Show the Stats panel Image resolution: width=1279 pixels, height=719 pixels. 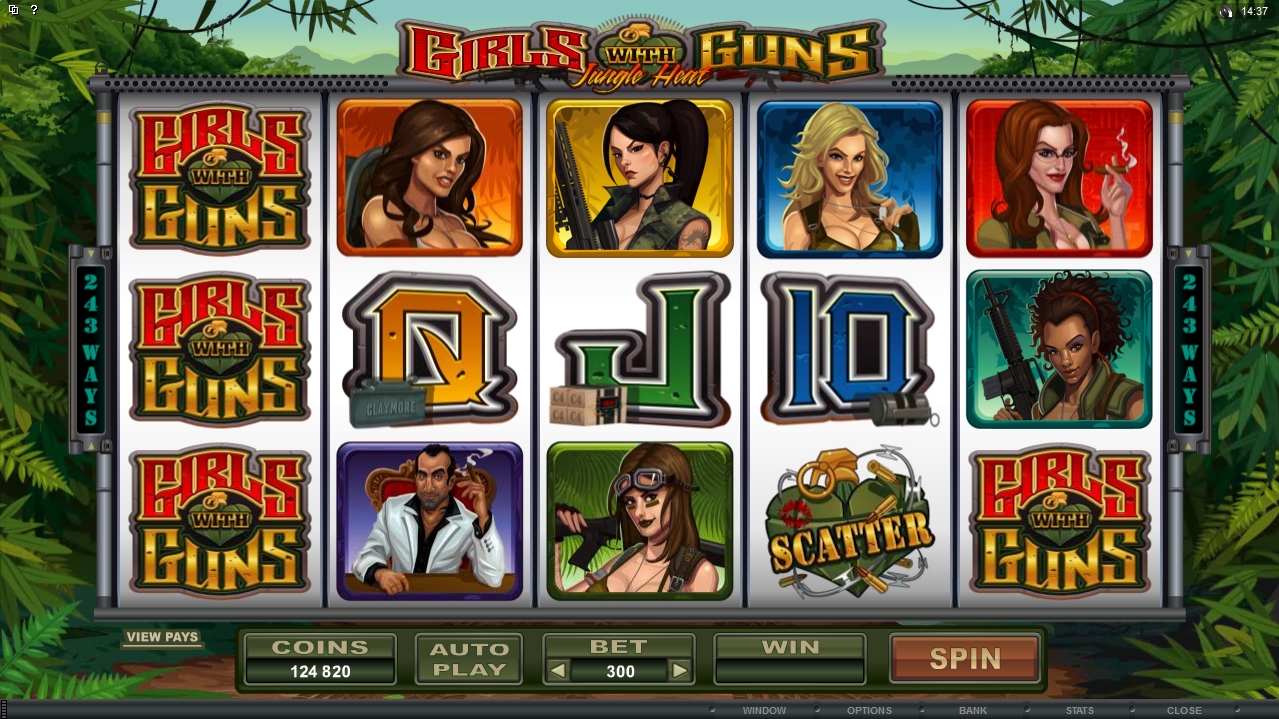1079,710
